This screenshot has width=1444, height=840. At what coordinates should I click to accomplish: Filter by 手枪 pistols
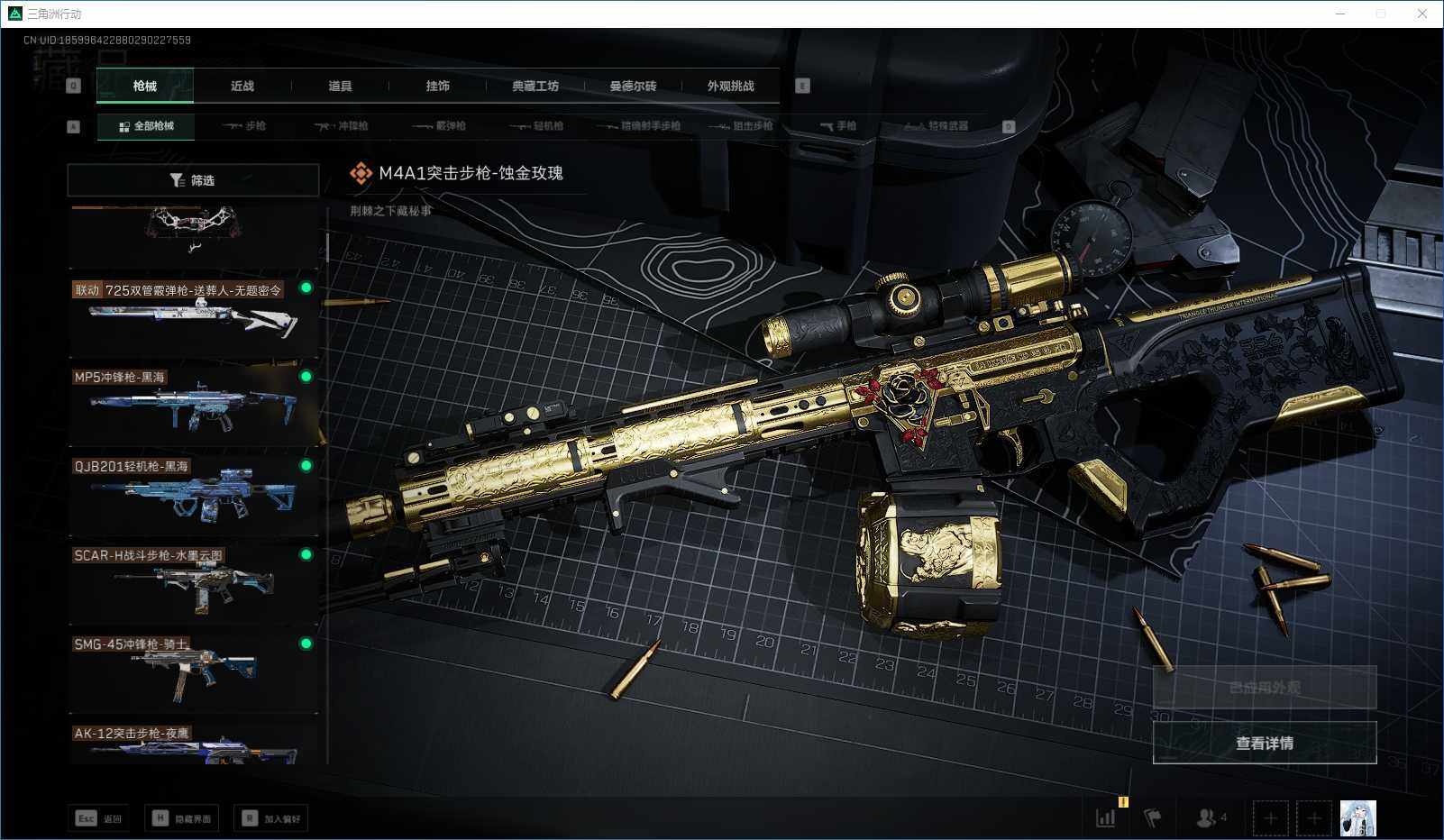[838, 126]
